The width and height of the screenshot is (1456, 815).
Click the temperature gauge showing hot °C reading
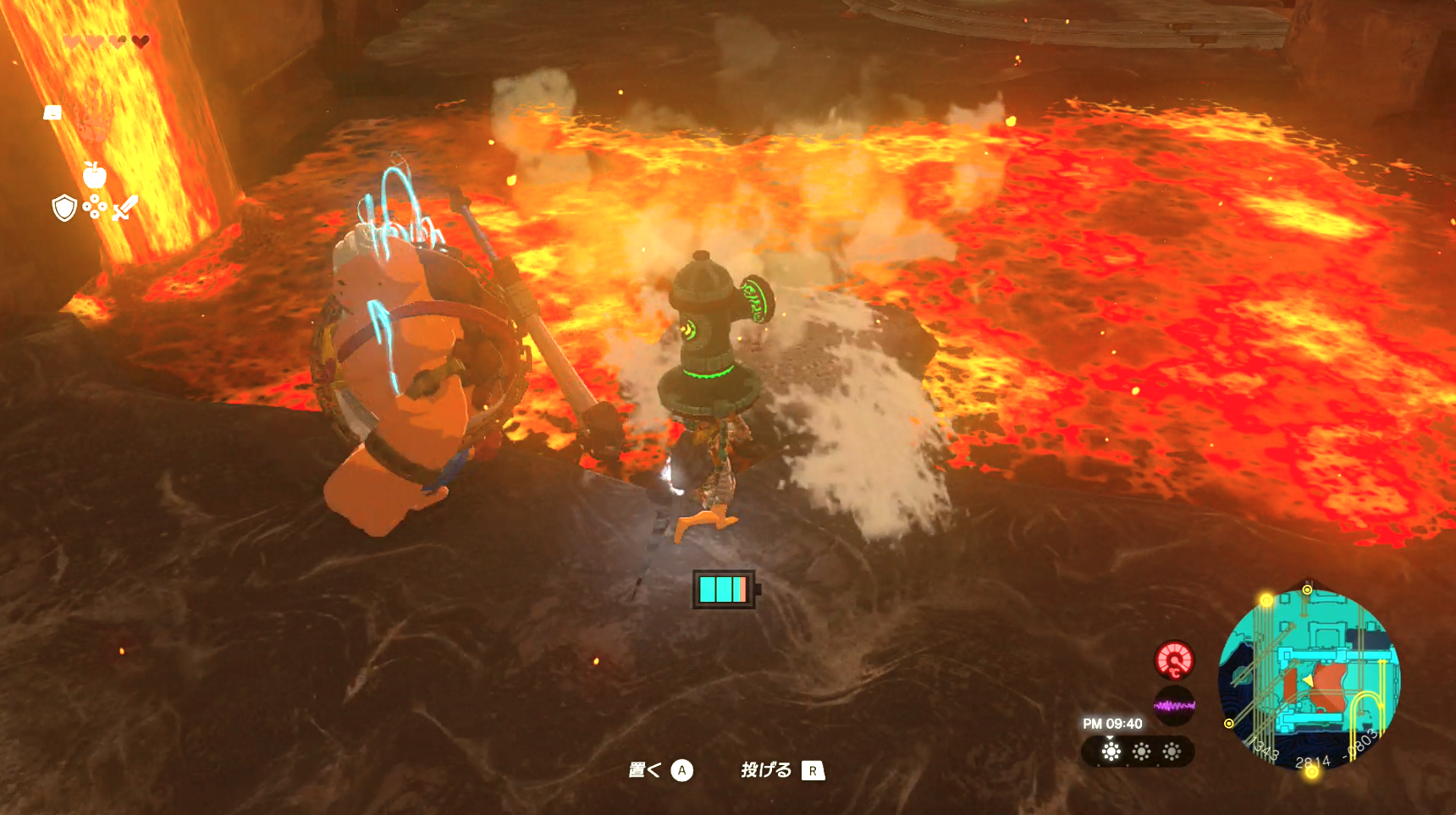1175,661
